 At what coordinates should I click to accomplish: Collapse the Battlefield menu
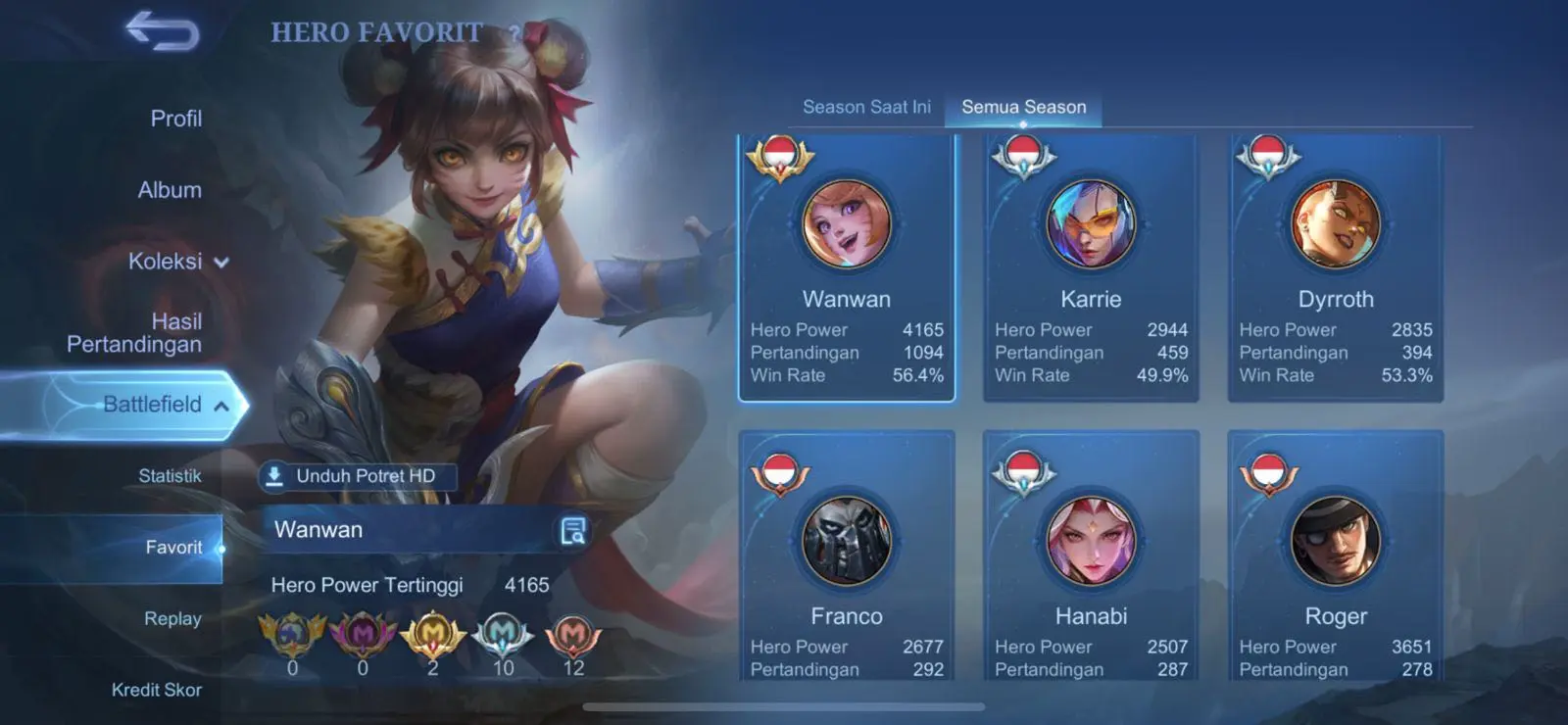(x=165, y=405)
